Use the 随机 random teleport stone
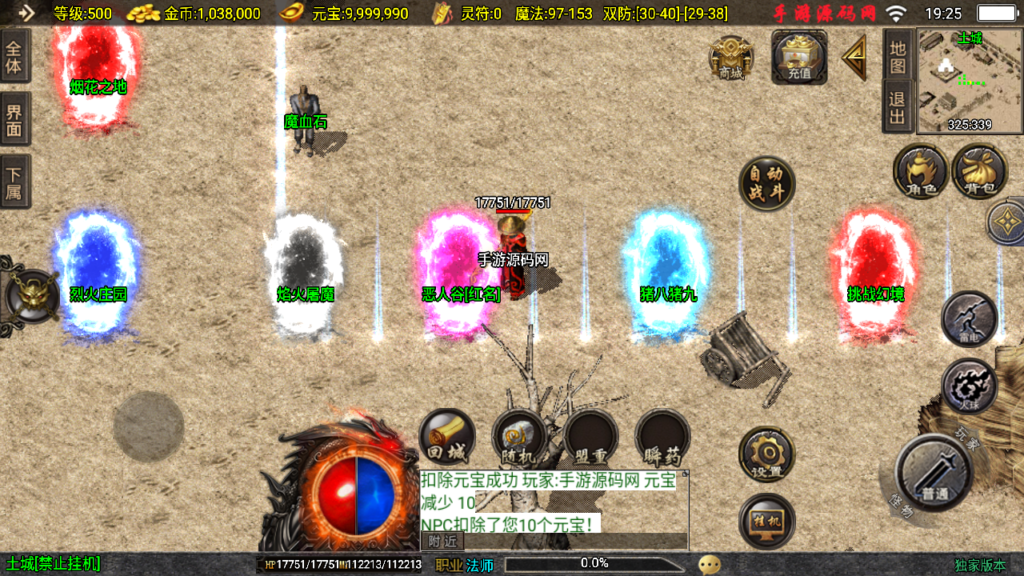The width and height of the screenshot is (1024, 576). [518, 437]
